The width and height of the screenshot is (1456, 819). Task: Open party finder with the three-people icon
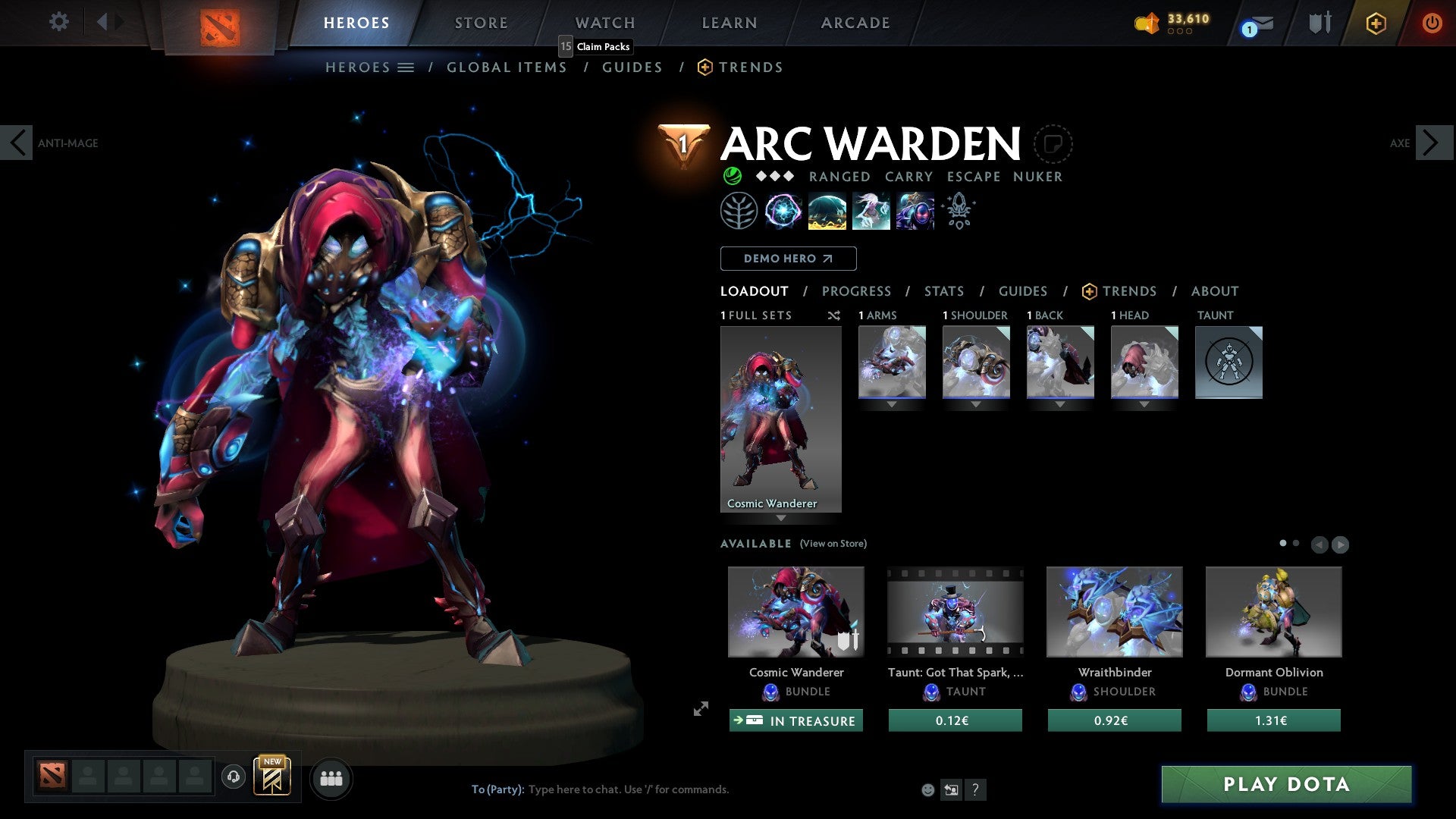(x=331, y=778)
